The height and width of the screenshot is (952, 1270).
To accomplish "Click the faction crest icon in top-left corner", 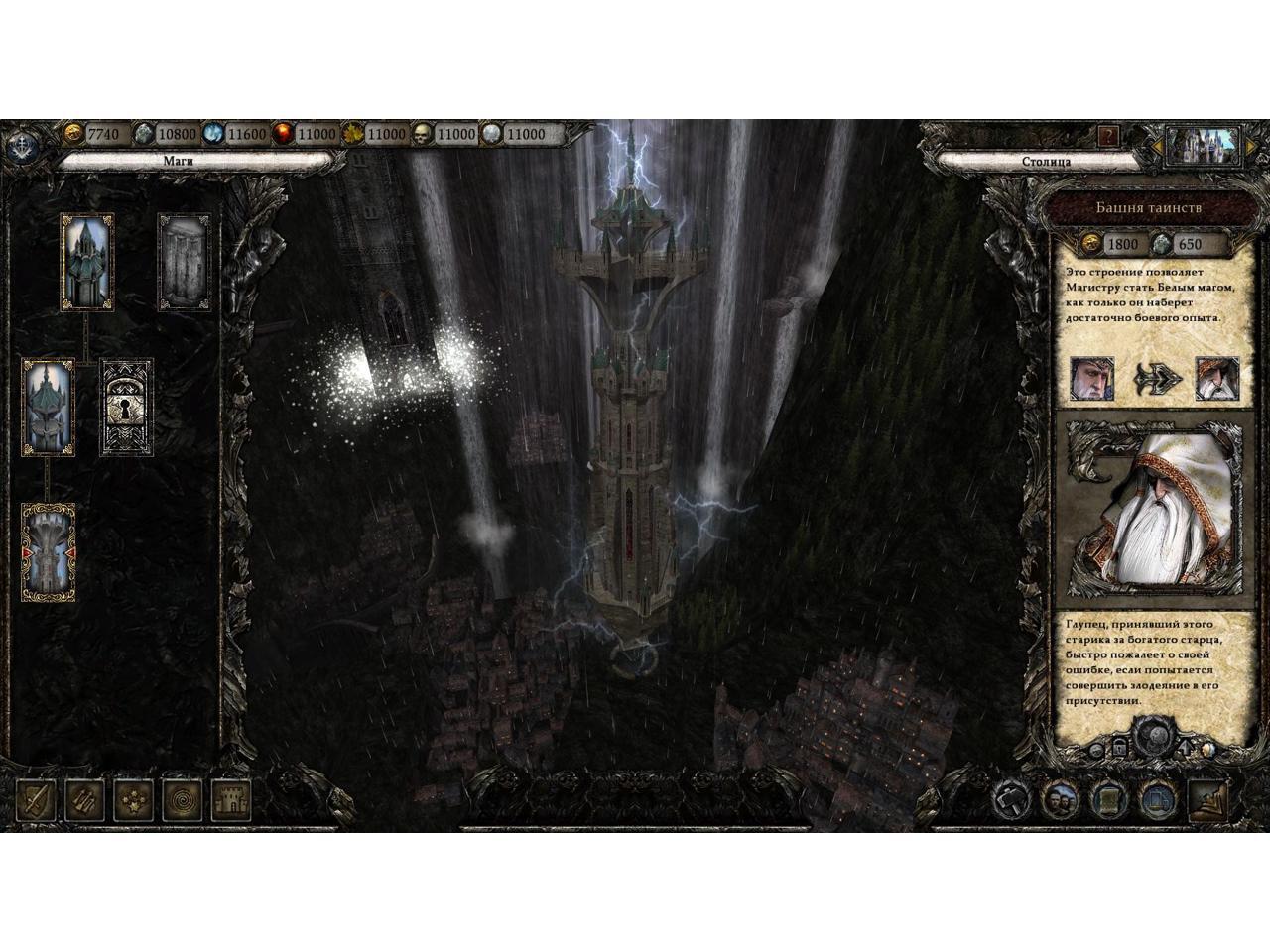I will click(x=22, y=146).
